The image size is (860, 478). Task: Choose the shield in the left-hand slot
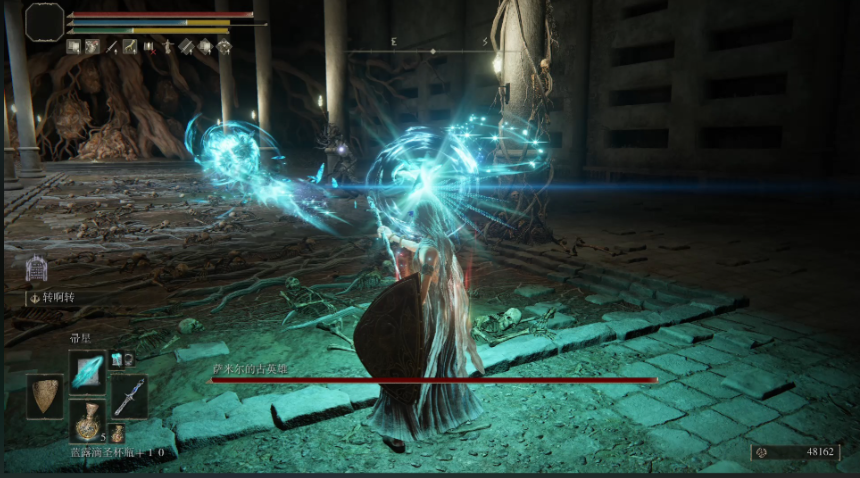(x=45, y=396)
